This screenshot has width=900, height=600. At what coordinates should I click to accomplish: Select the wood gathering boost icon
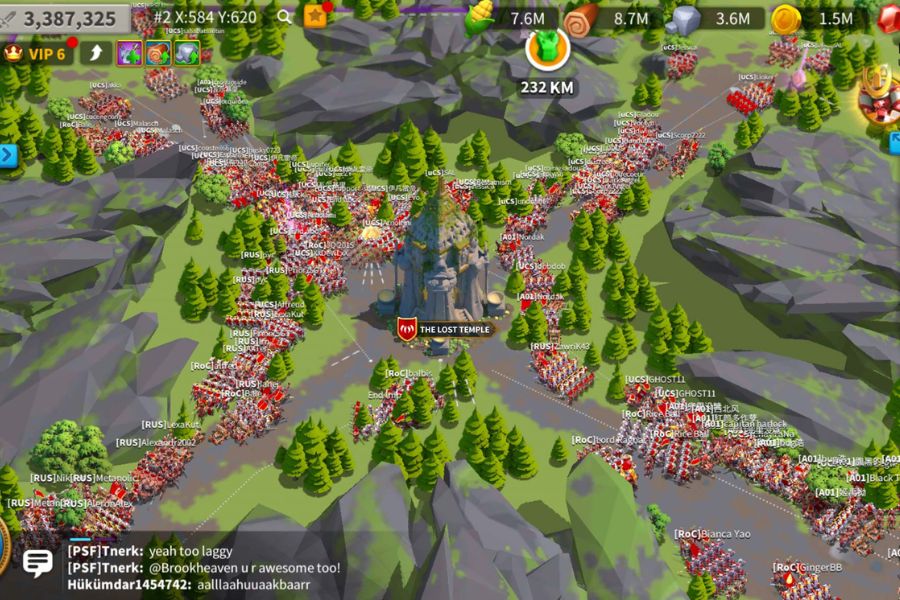click(x=158, y=53)
